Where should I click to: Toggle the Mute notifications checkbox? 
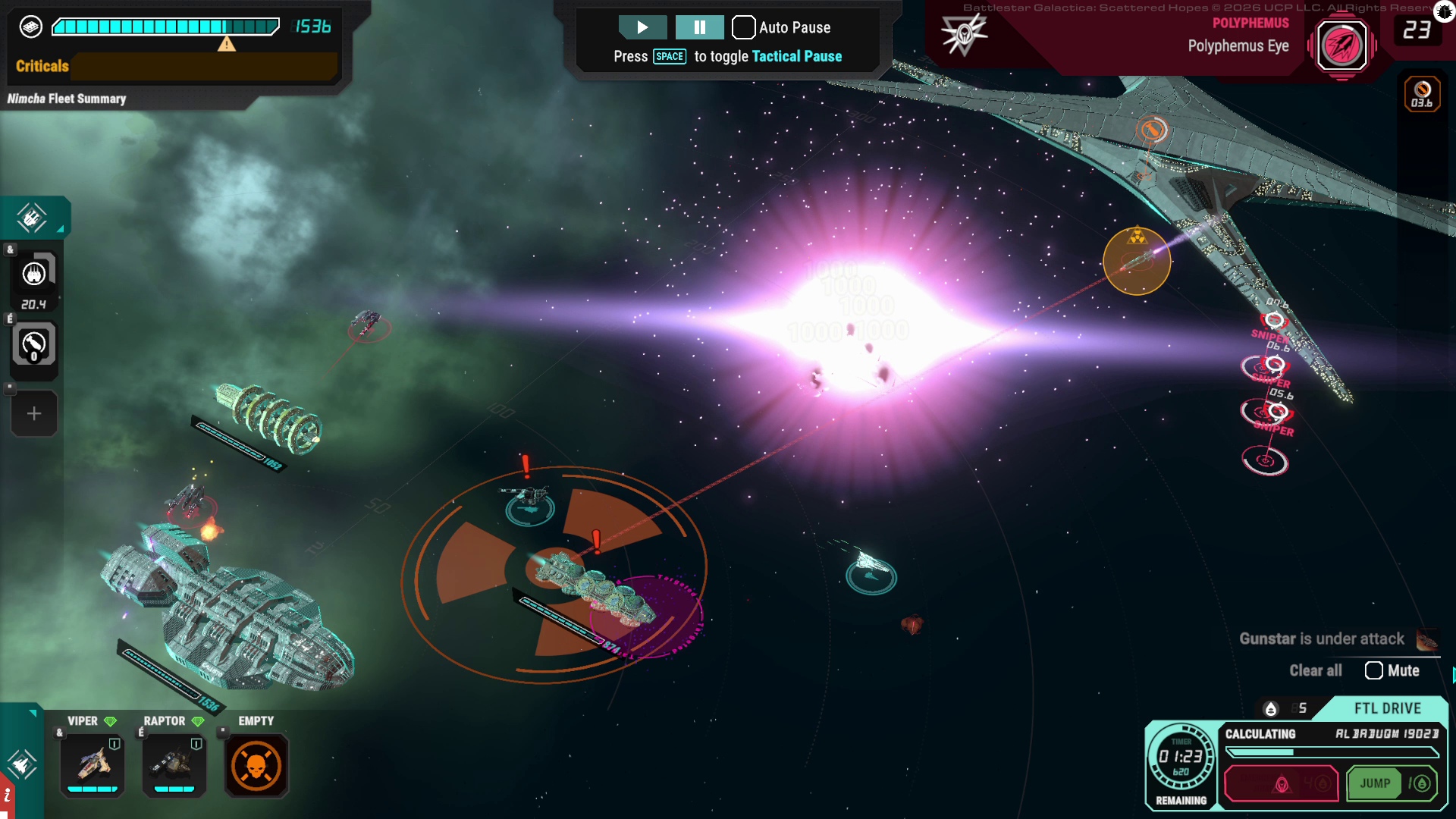(1373, 670)
